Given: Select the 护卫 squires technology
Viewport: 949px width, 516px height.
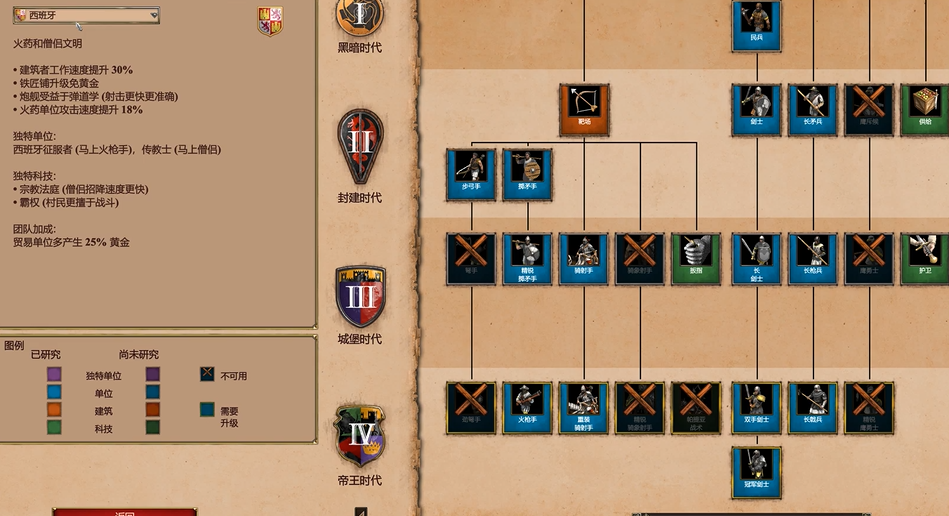Looking at the screenshot, I should coord(925,258).
